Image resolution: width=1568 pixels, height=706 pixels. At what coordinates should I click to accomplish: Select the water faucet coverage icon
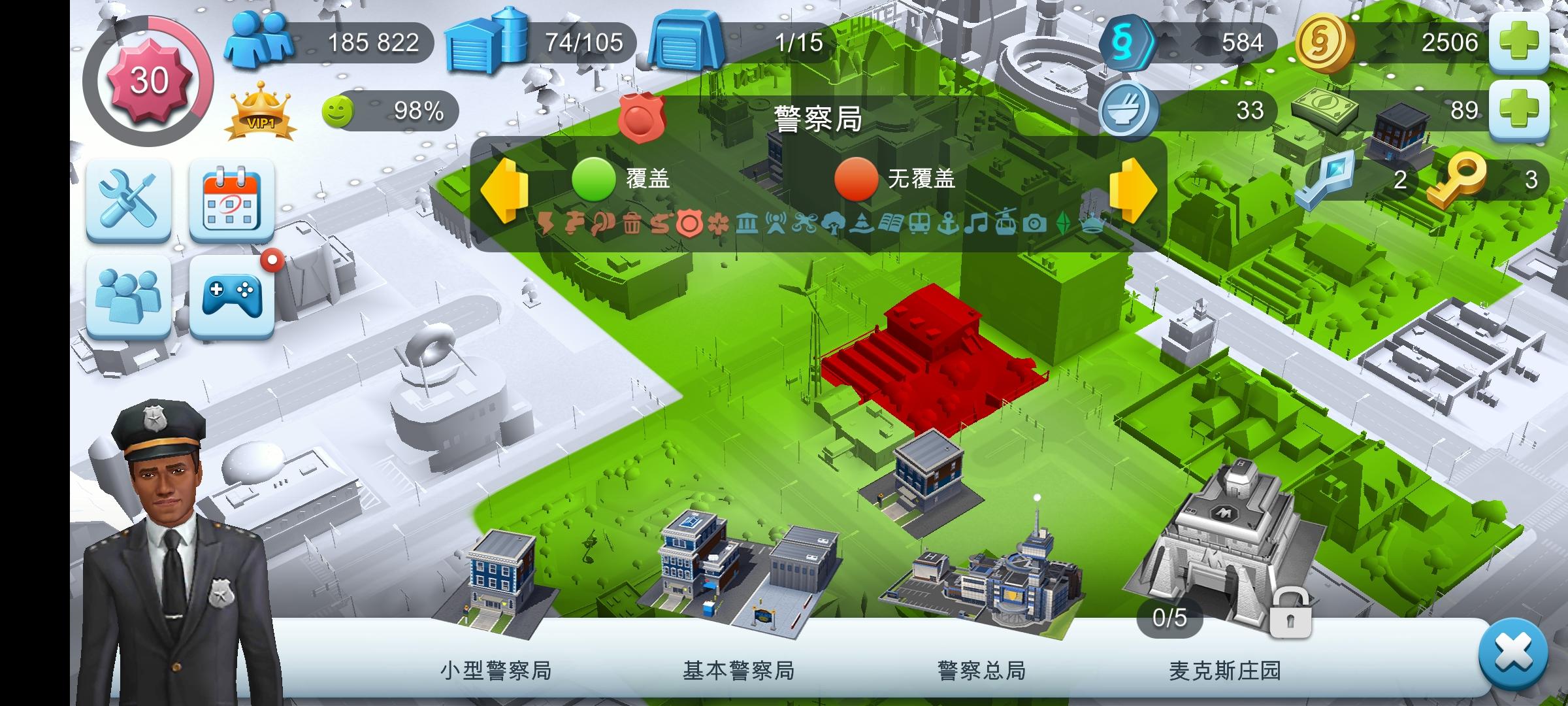click(x=575, y=222)
